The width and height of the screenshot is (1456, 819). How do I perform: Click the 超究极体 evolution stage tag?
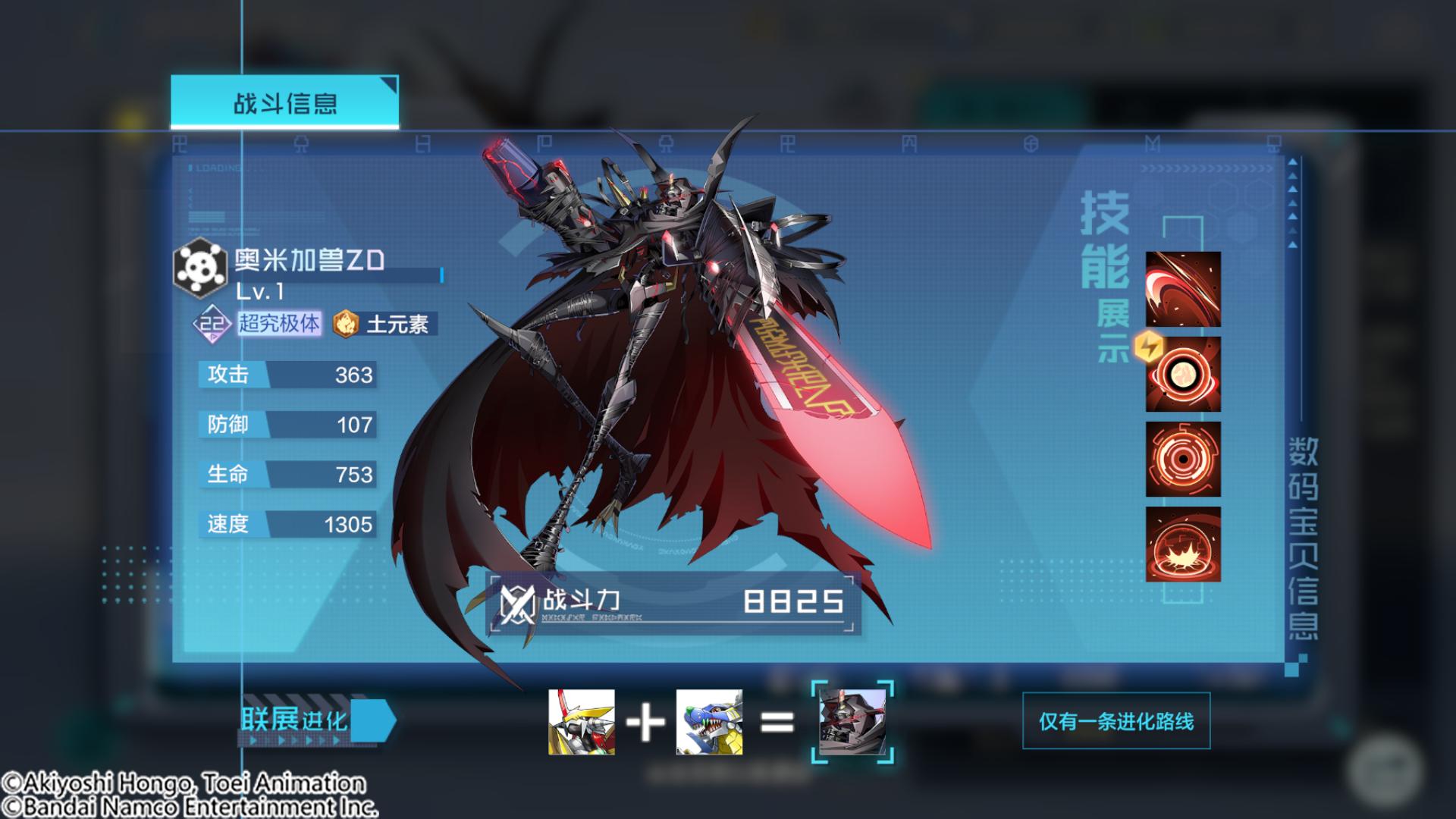(x=279, y=324)
